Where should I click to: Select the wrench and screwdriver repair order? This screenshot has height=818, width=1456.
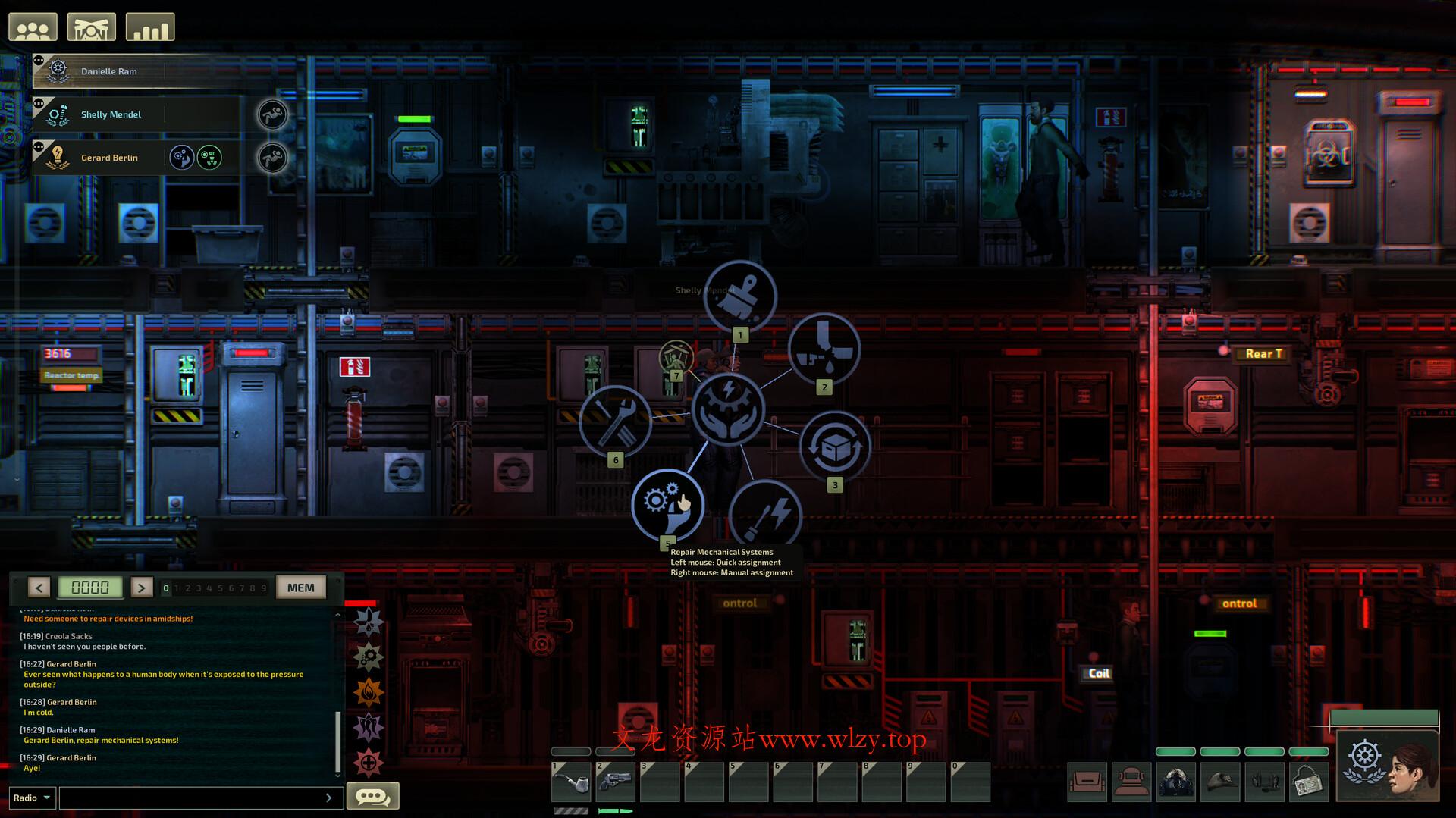(x=615, y=422)
